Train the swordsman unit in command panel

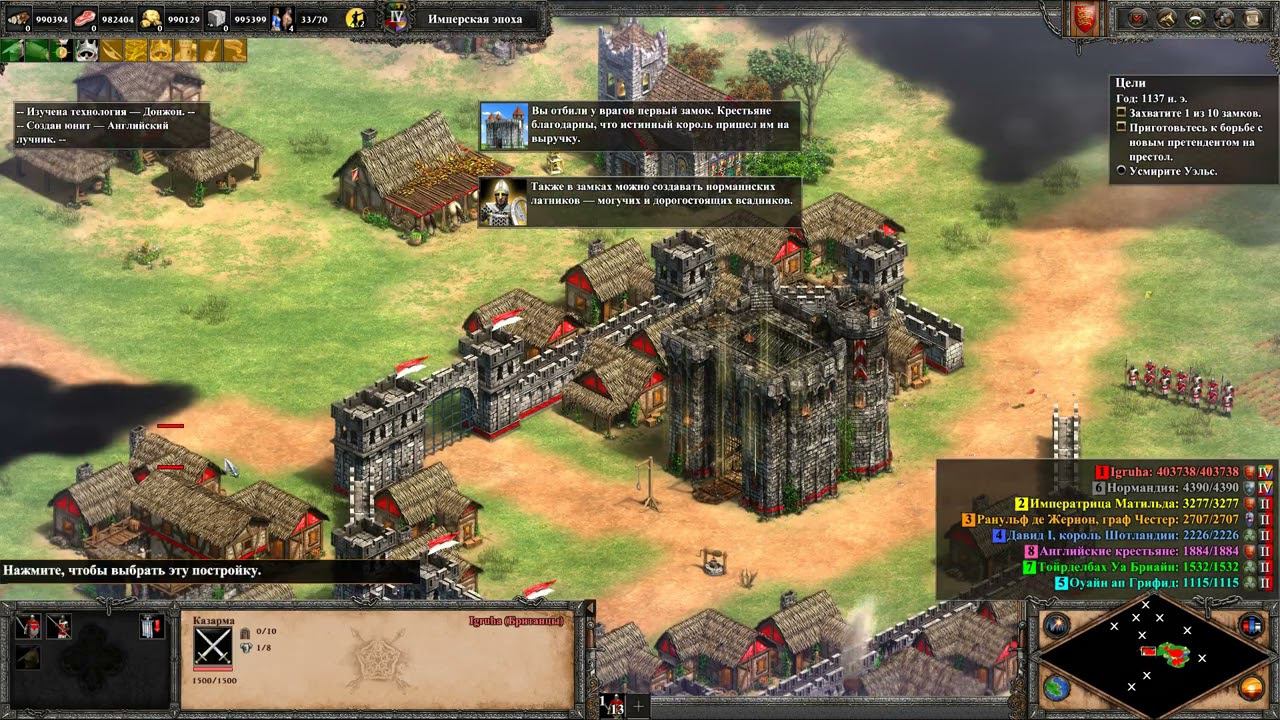[x=27, y=627]
